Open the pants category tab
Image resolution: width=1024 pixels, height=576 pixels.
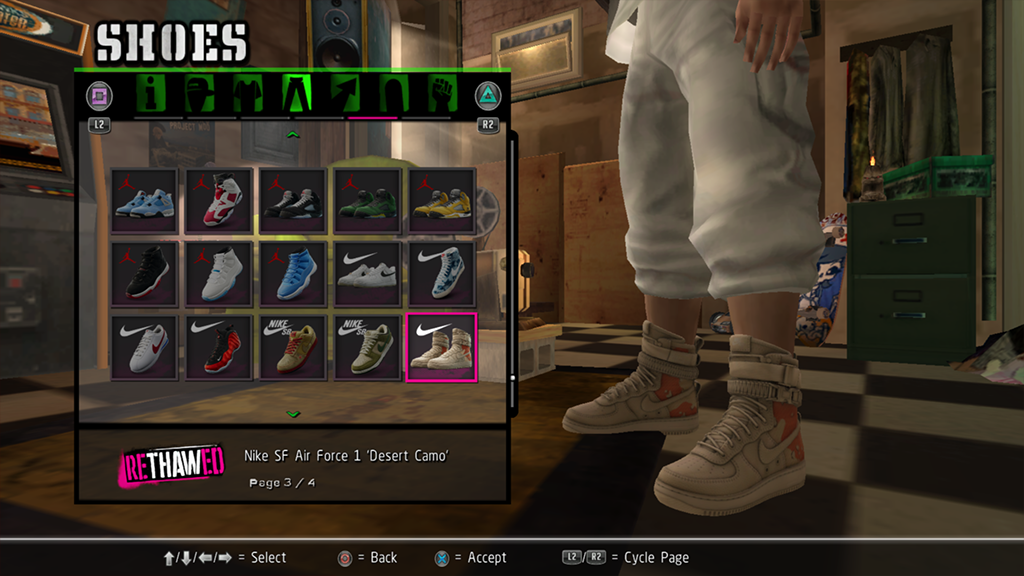pos(298,94)
